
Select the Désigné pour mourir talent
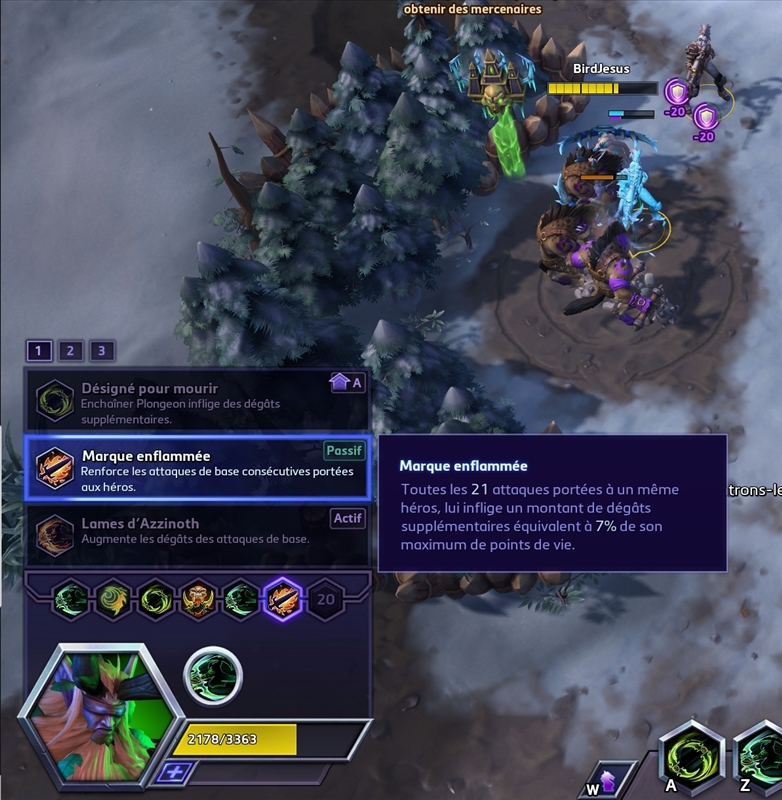coord(197,400)
